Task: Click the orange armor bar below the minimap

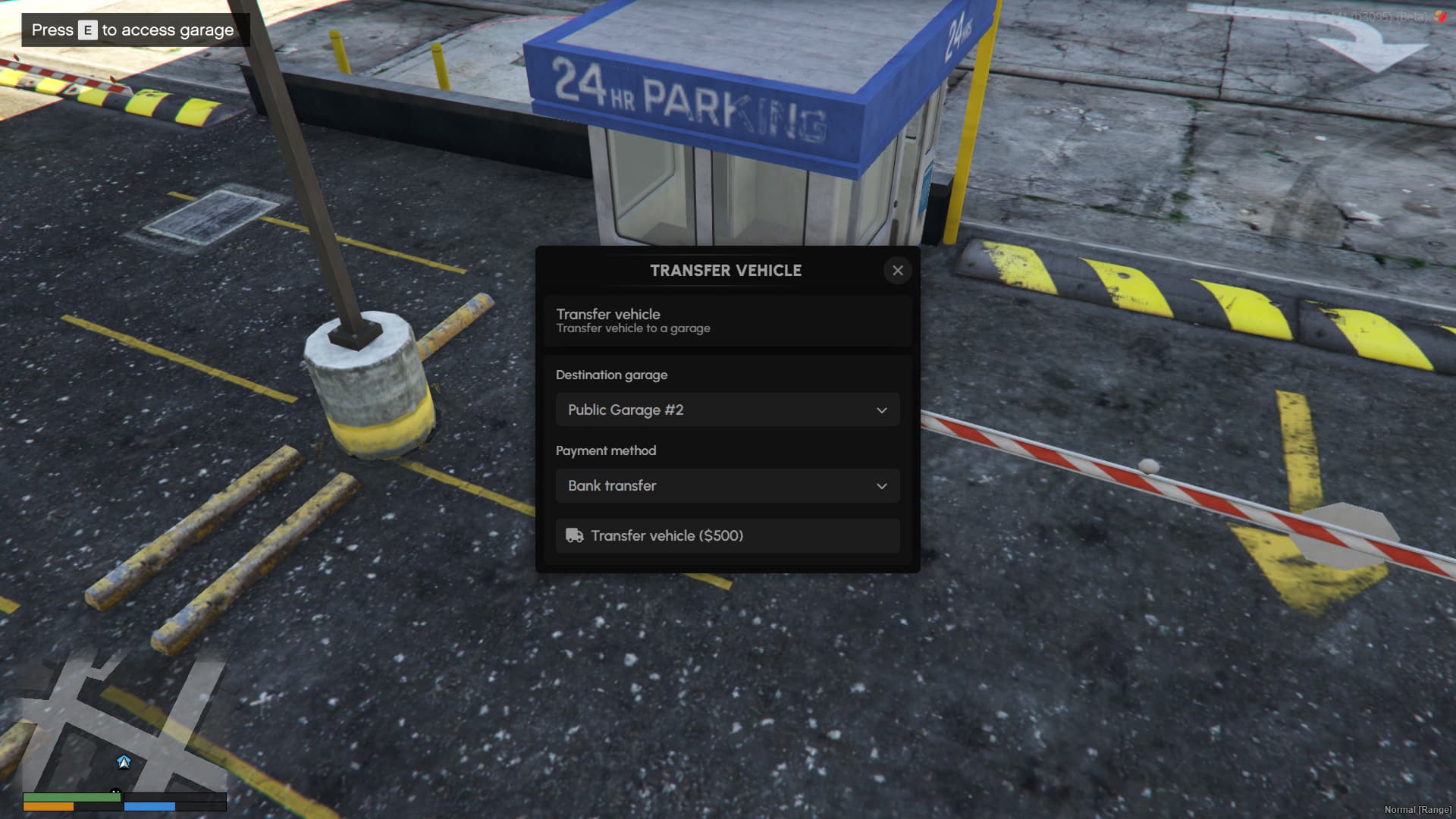Action: click(x=49, y=806)
